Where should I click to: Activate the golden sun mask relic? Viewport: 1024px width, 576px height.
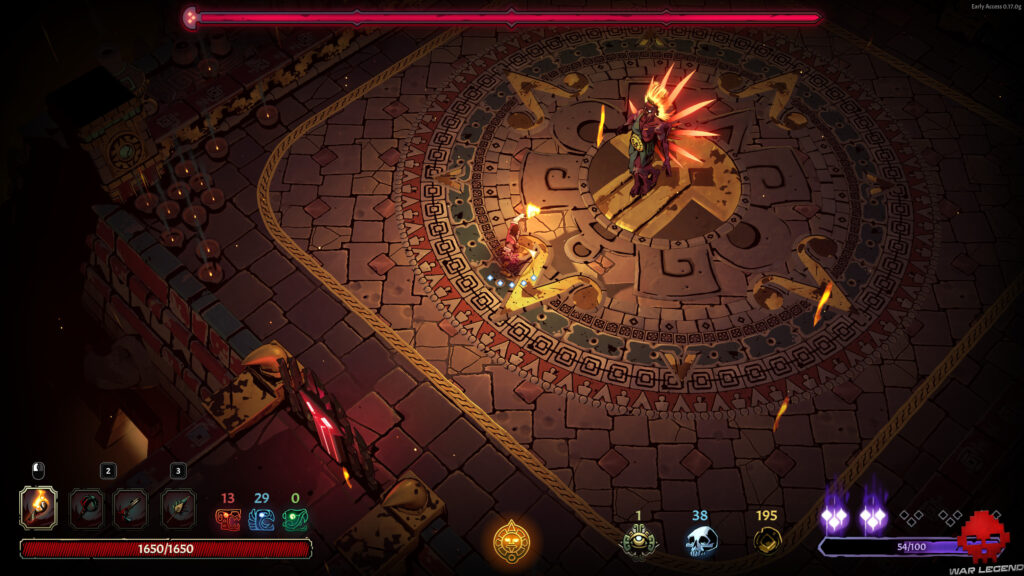click(x=510, y=541)
